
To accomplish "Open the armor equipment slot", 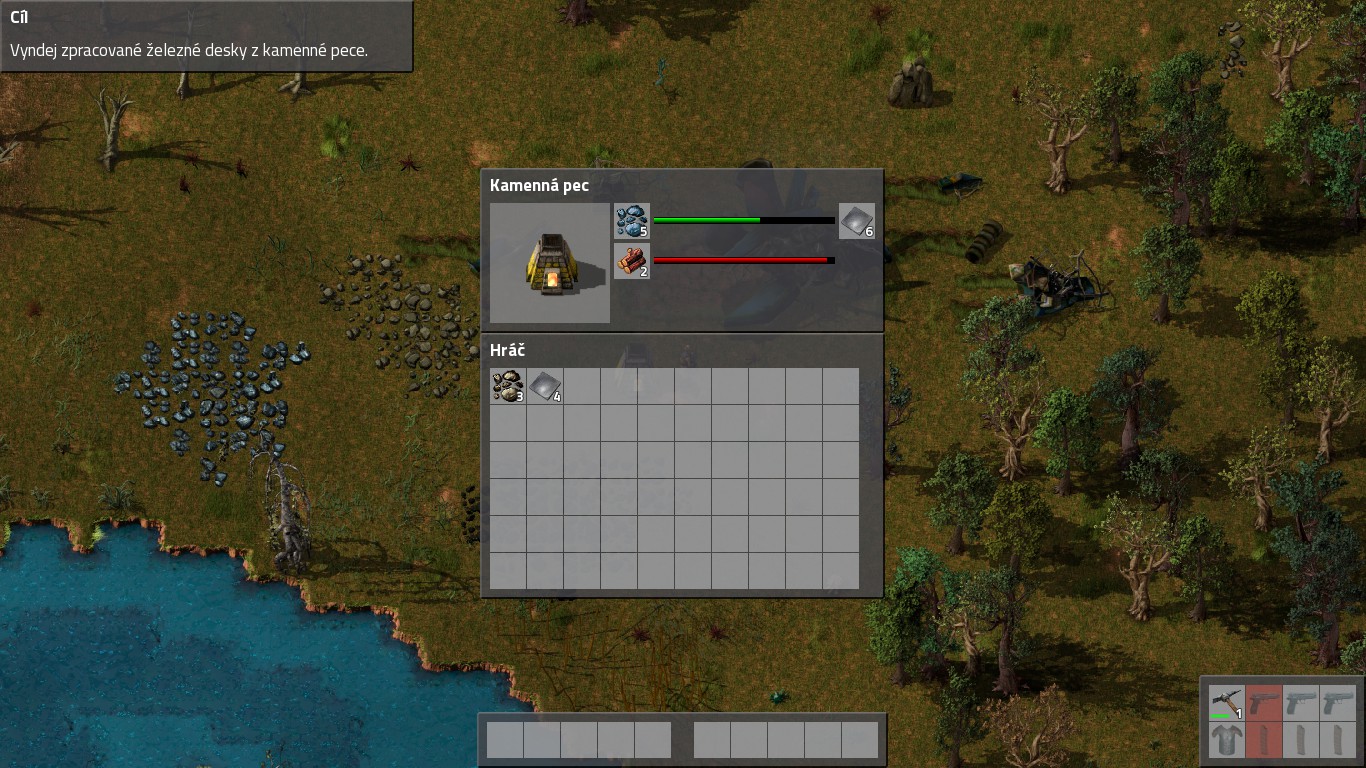I will [x=1226, y=740].
